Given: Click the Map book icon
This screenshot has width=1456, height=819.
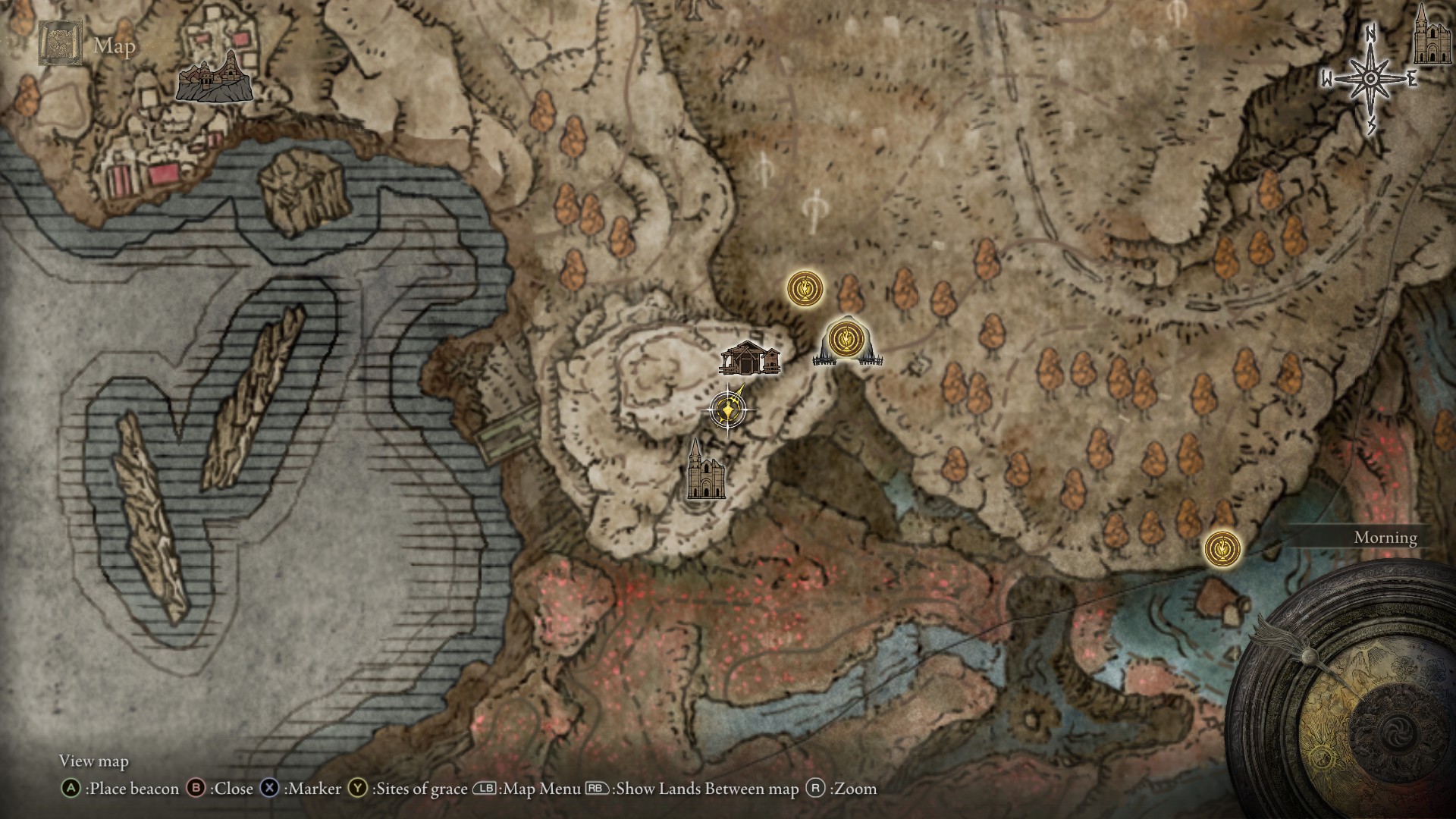Looking at the screenshot, I should click(x=57, y=43).
